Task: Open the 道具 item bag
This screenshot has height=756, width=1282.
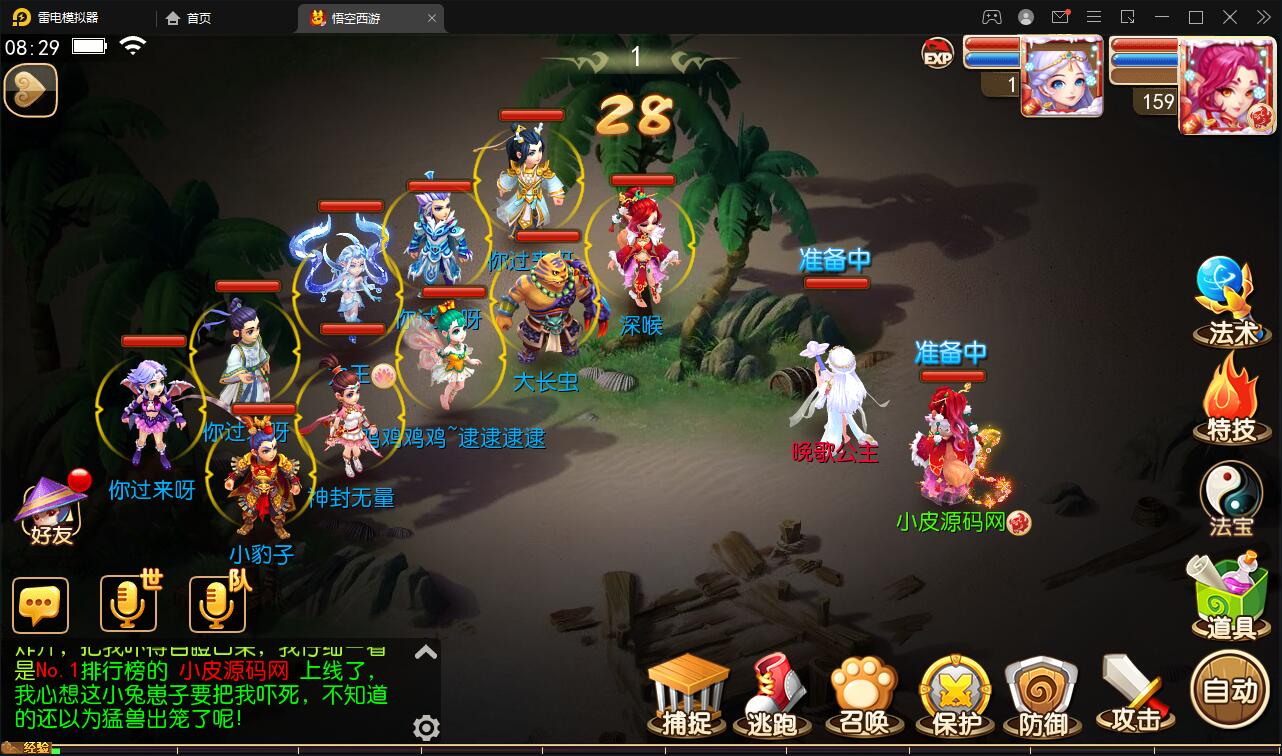Action: [x=1228, y=595]
